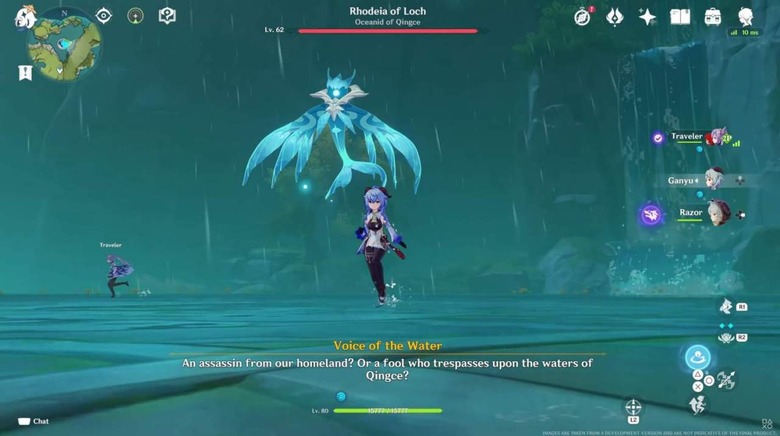Viewport: 780px width, 436px height.
Task: Activate the glowing Elemental Skill button
Action: pyautogui.click(x=697, y=357)
